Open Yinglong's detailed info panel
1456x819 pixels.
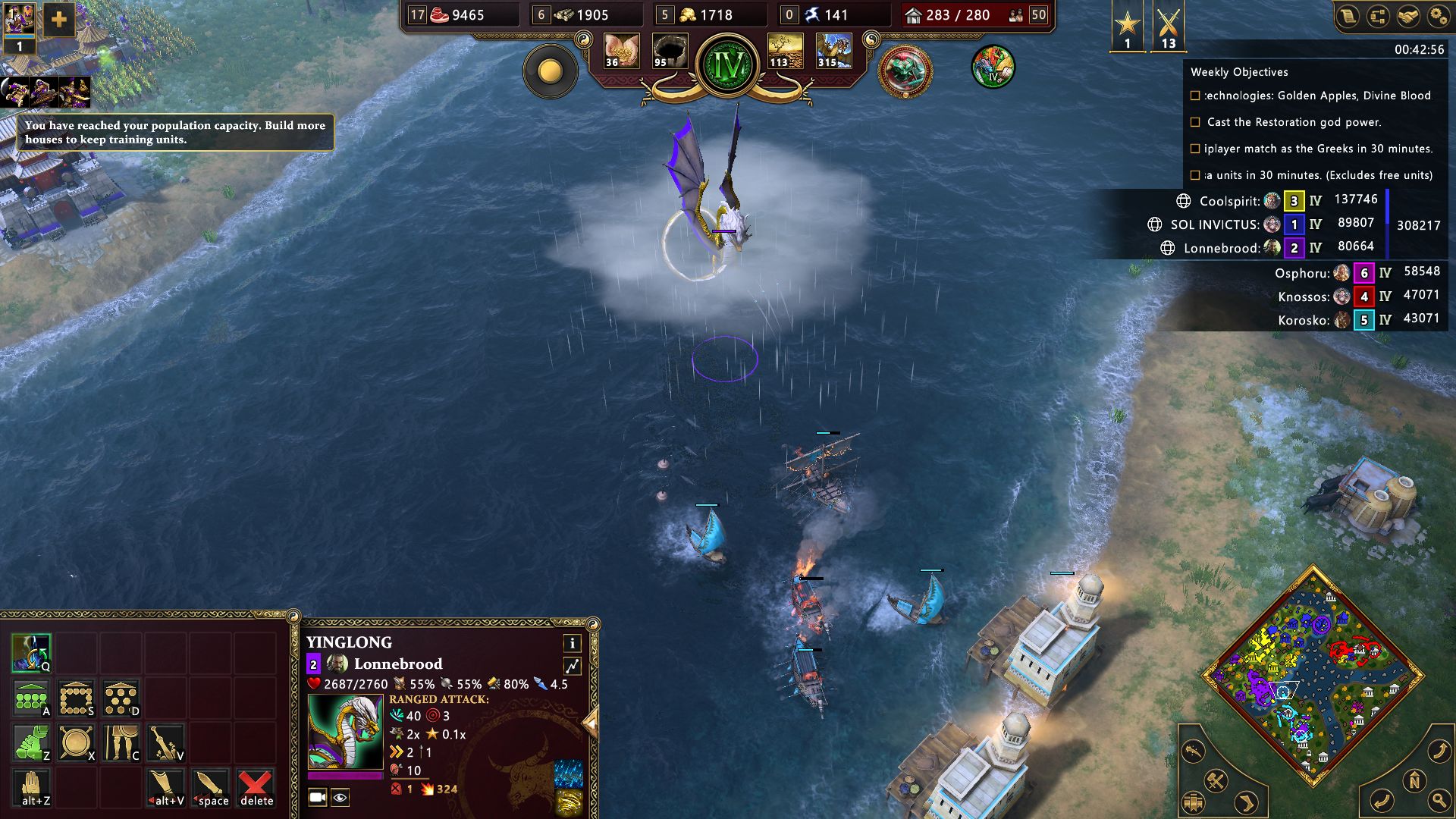pos(573,643)
